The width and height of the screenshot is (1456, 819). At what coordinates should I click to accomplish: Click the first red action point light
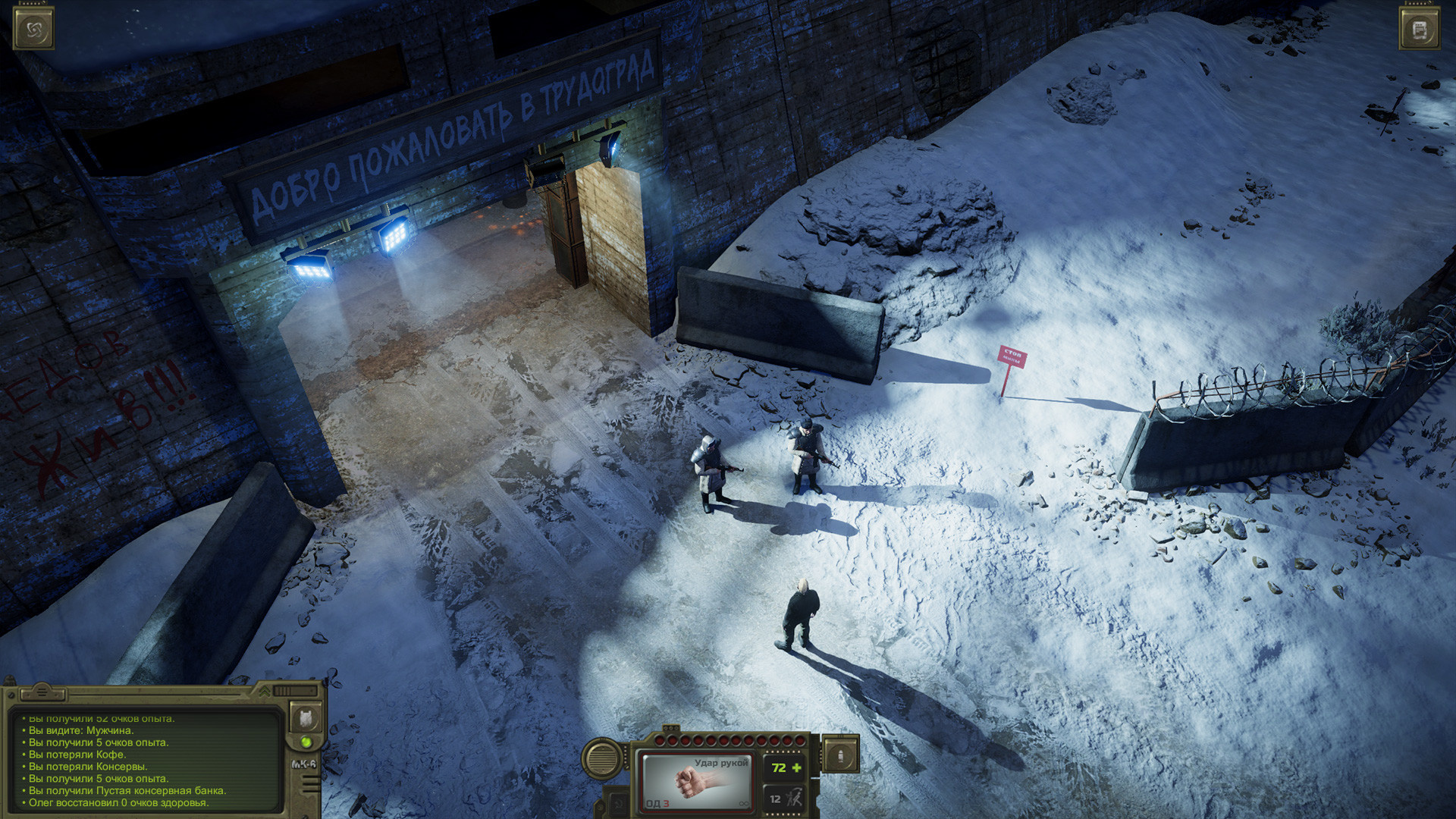(660, 740)
